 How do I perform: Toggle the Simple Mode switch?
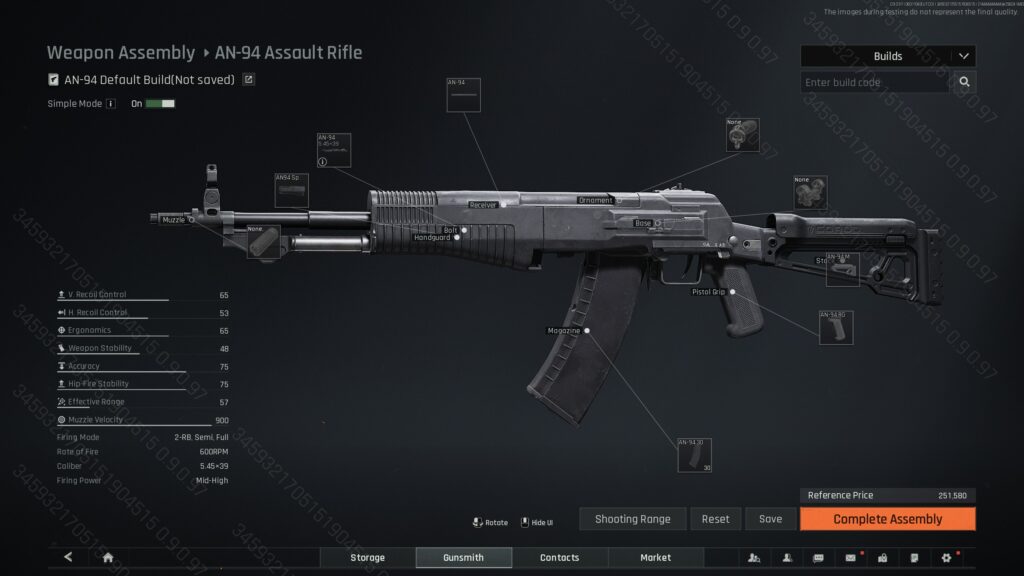(160, 103)
